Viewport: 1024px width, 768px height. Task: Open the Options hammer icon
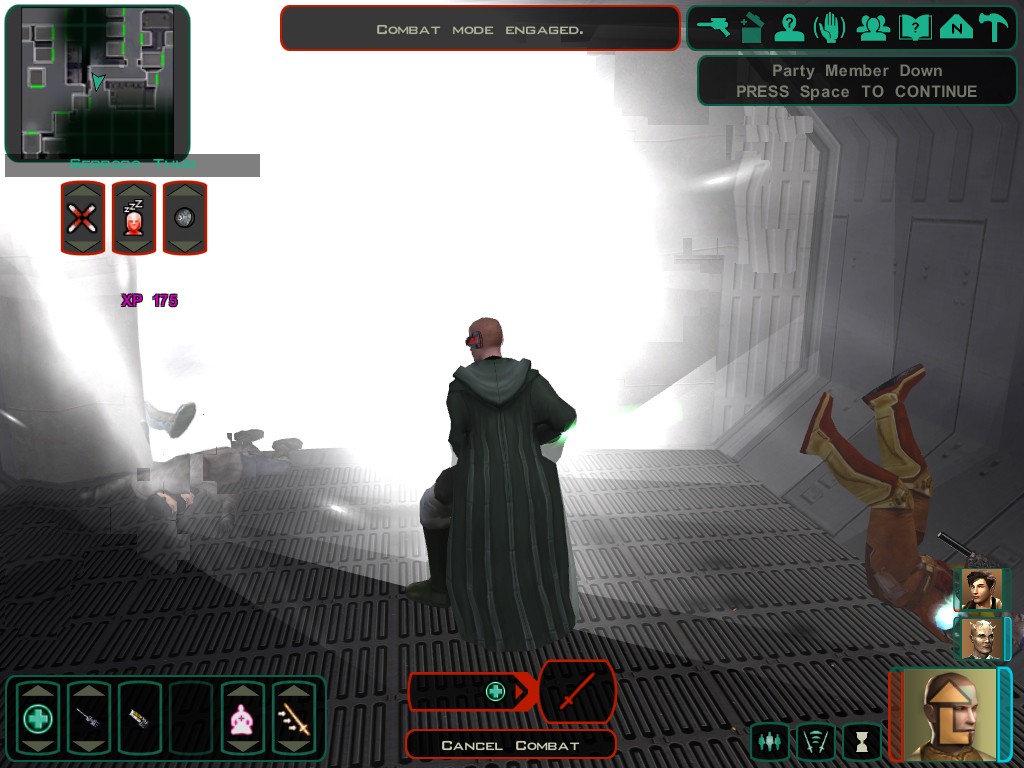[994, 28]
